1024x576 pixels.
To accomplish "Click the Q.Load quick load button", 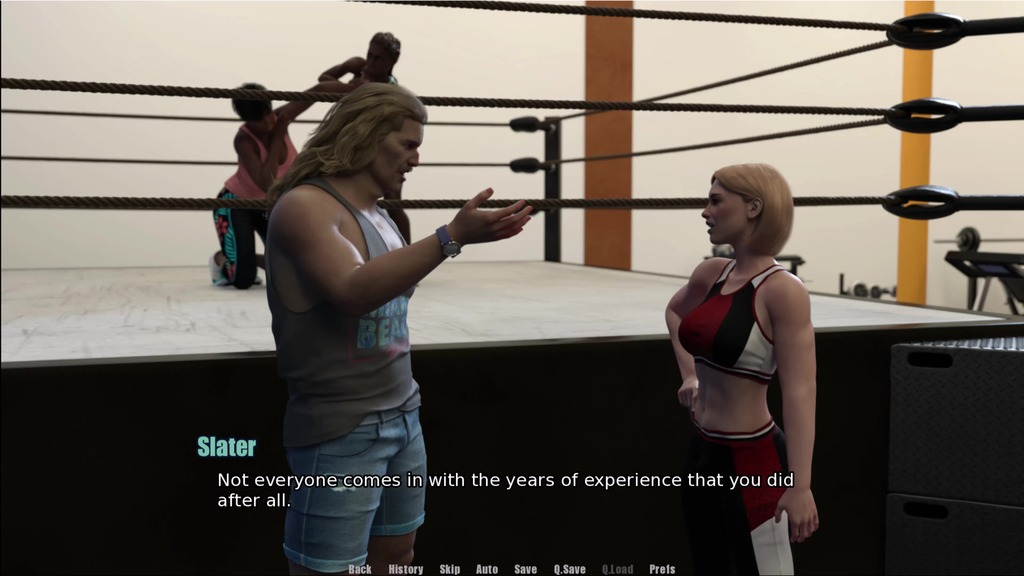I will [x=617, y=569].
